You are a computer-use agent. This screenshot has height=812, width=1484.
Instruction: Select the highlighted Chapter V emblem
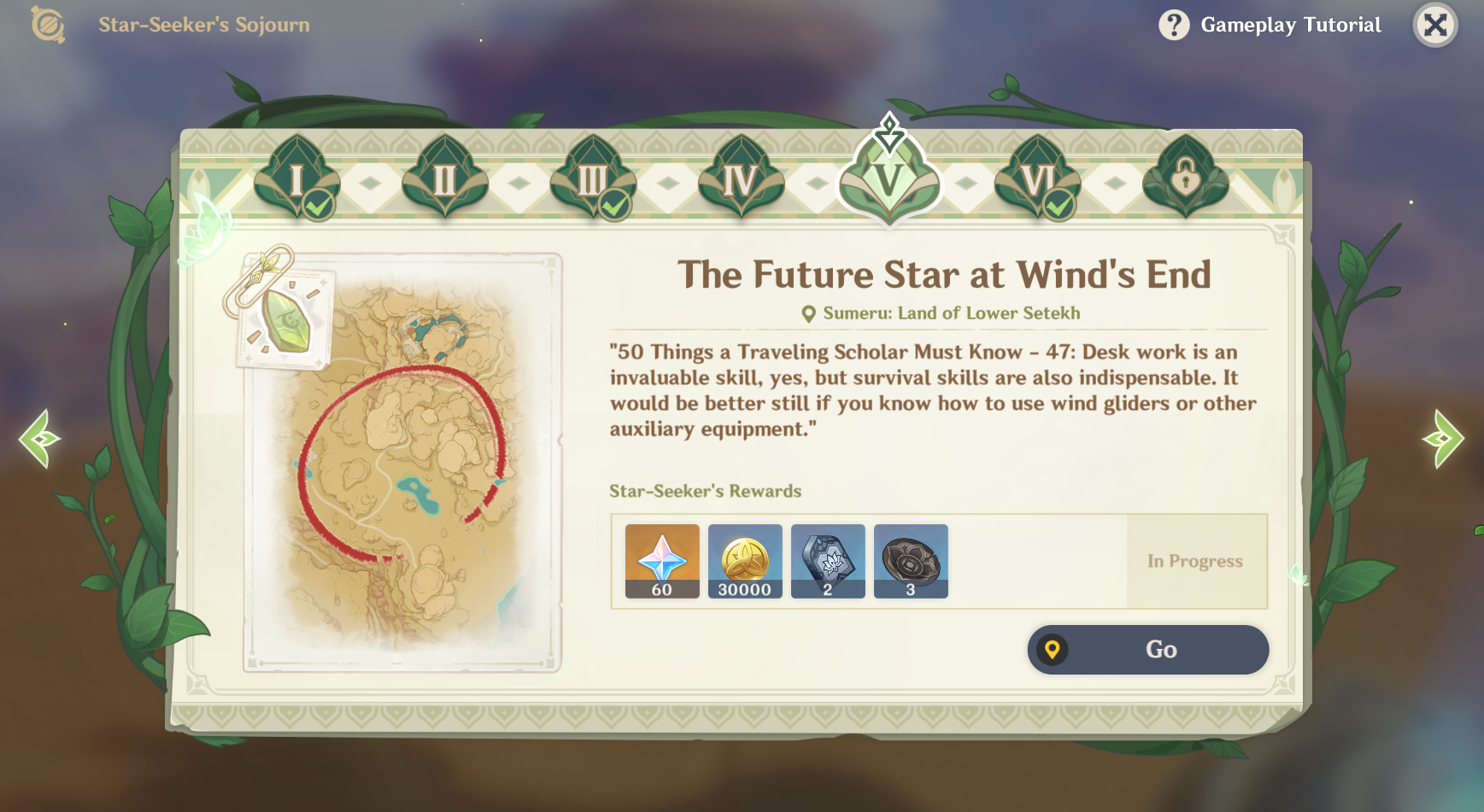(889, 179)
